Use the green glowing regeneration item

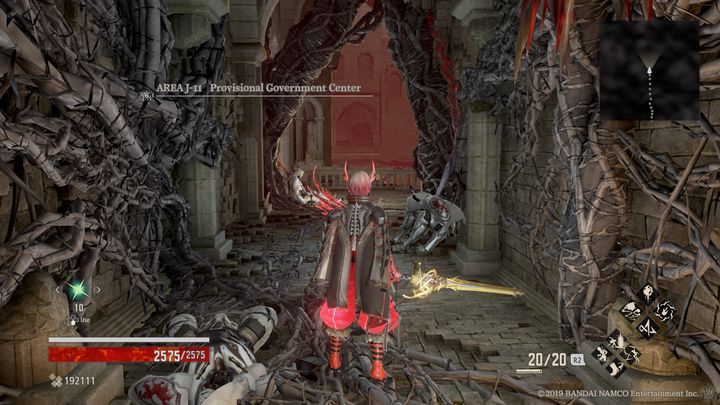[77, 291]
